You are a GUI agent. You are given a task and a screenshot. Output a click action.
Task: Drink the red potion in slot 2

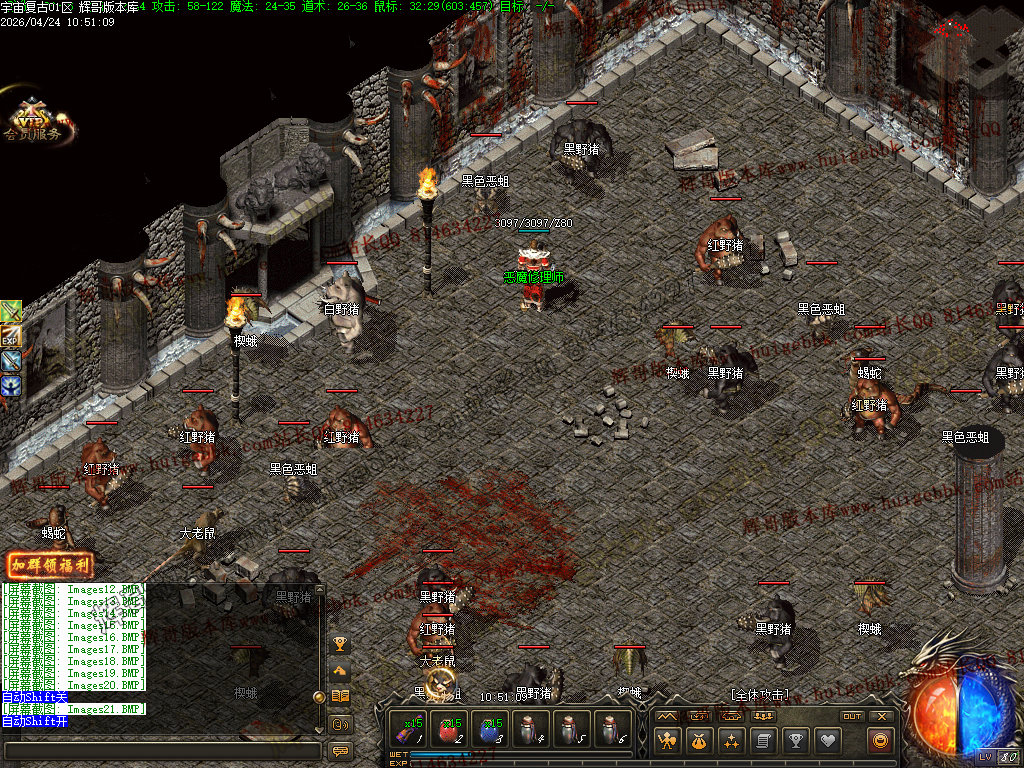[450, 729]
